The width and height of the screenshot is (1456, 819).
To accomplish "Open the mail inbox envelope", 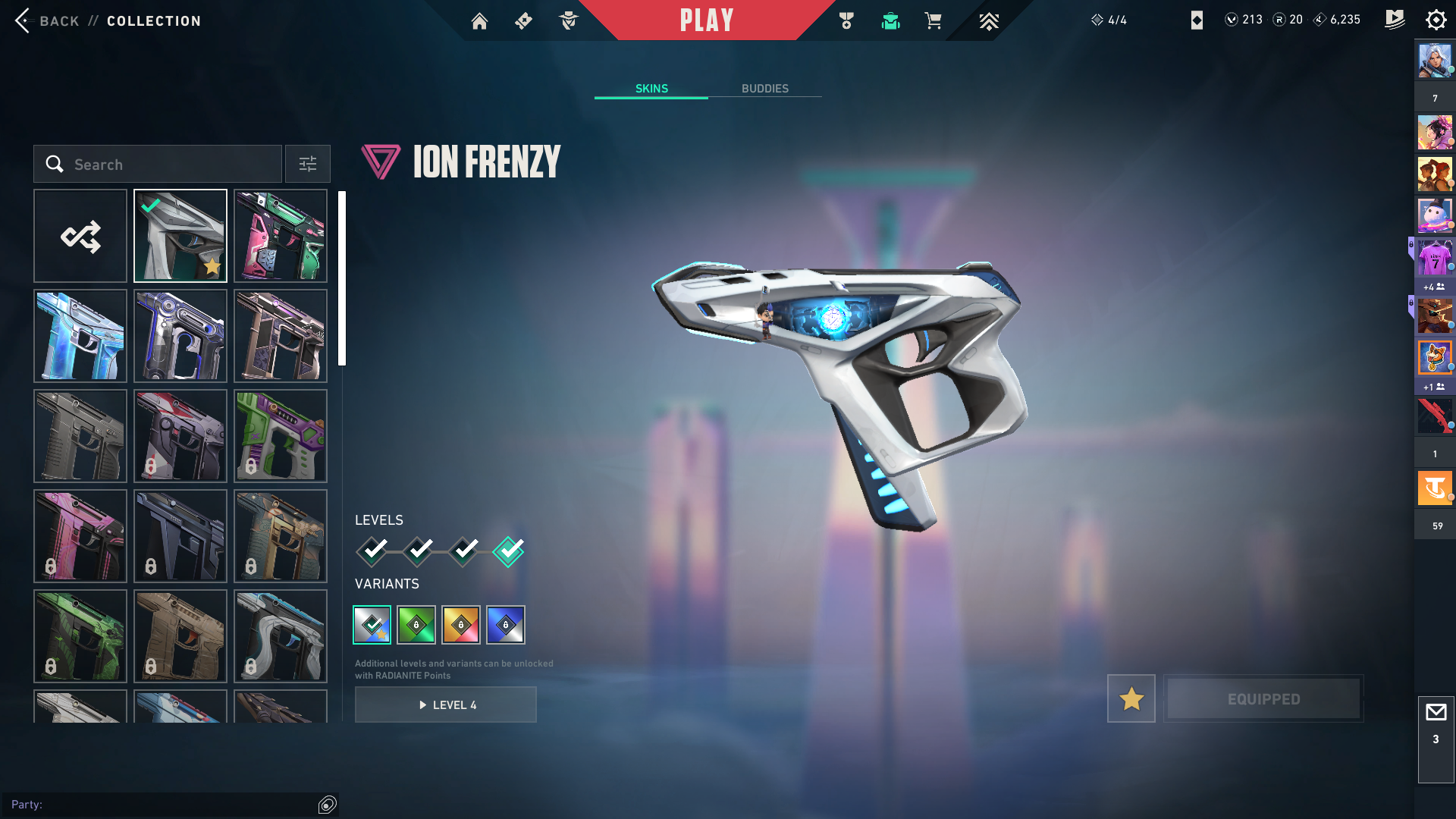I will click(1436, 713).
